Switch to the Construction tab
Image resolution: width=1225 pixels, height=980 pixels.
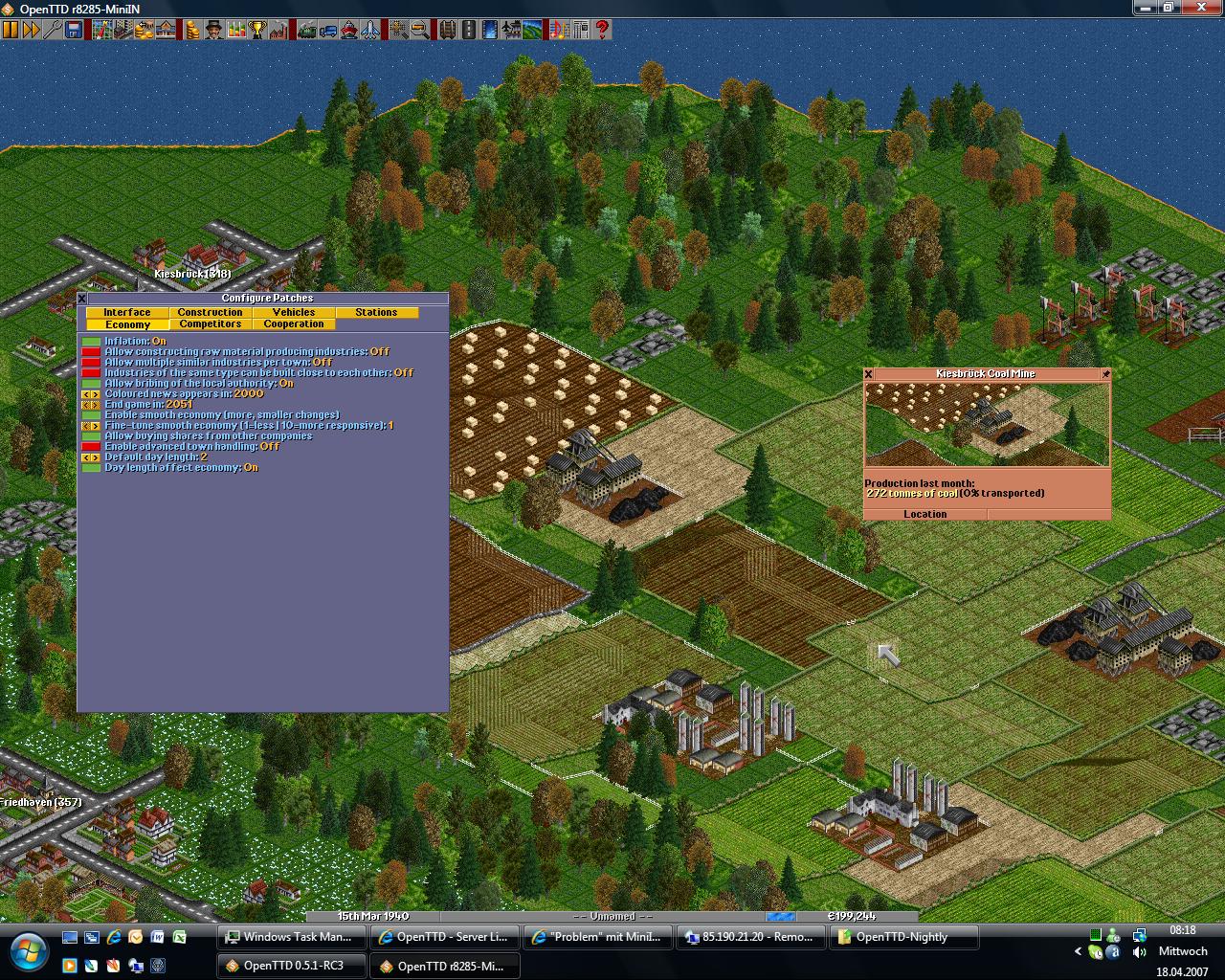click(211, 312)
